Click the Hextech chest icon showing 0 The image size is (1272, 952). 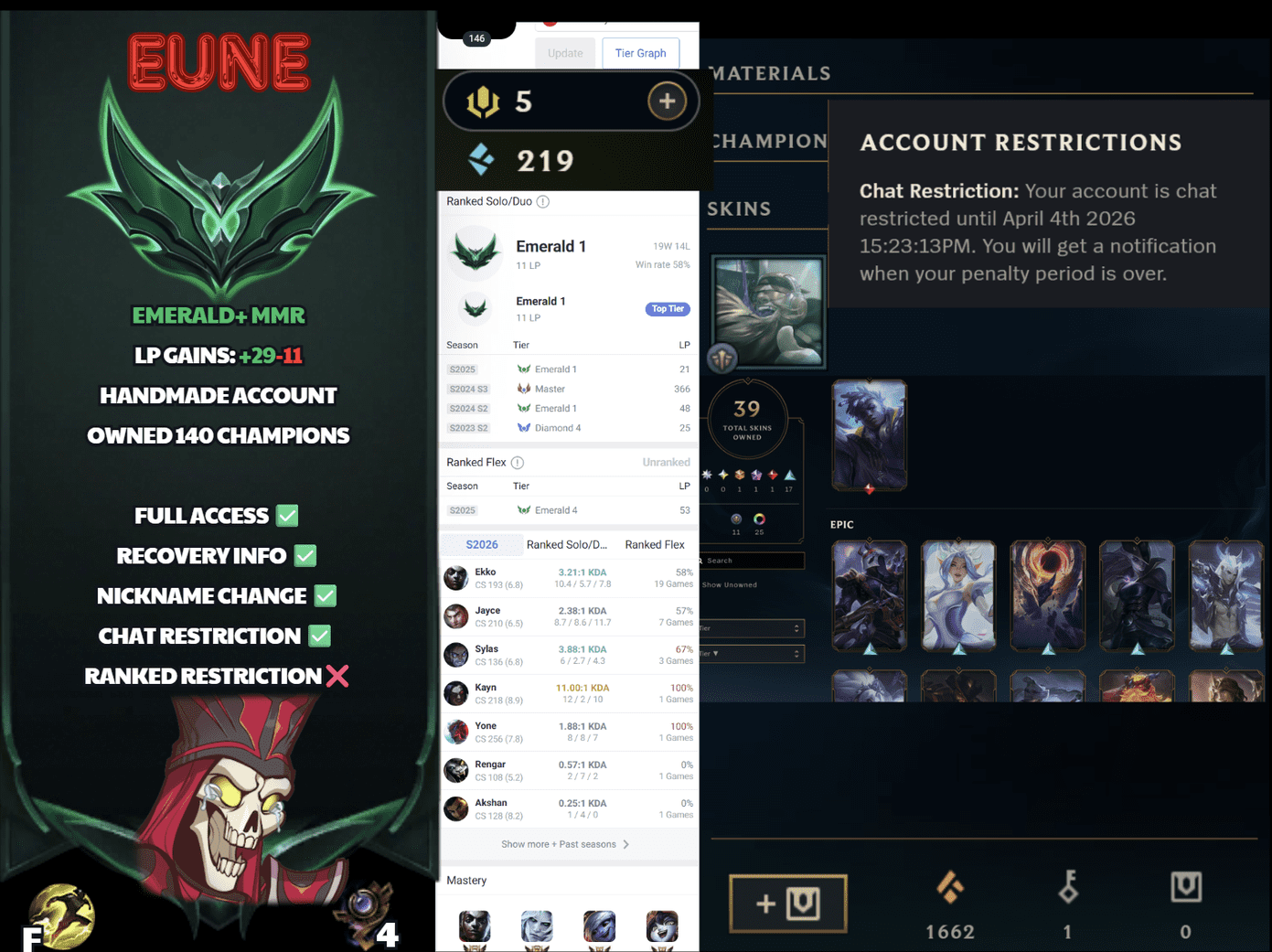[x=1185, y=887]
